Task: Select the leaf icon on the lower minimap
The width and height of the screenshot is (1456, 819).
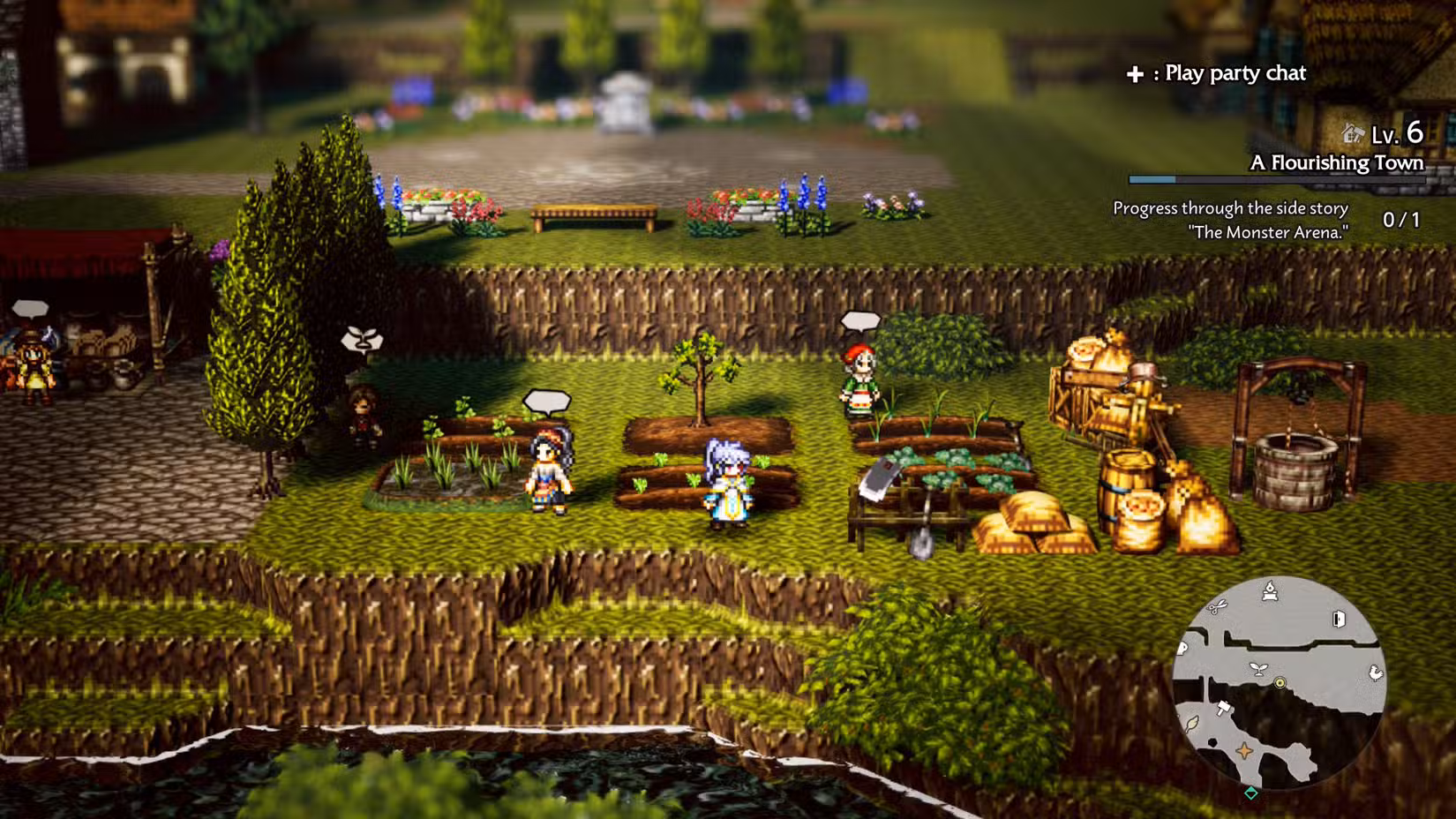Action: [1191, 724]
